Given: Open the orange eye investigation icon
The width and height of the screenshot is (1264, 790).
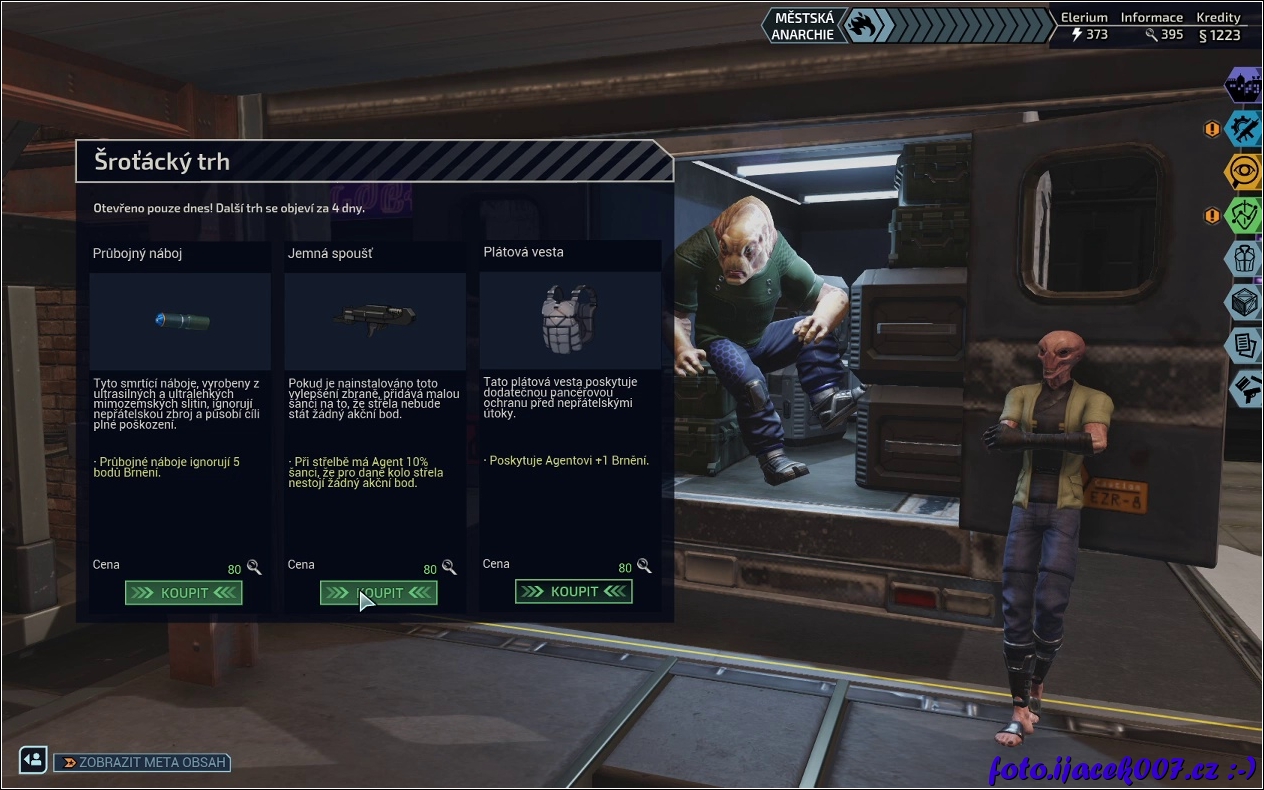Looking at the screenshot, I should pos(1244,171).
